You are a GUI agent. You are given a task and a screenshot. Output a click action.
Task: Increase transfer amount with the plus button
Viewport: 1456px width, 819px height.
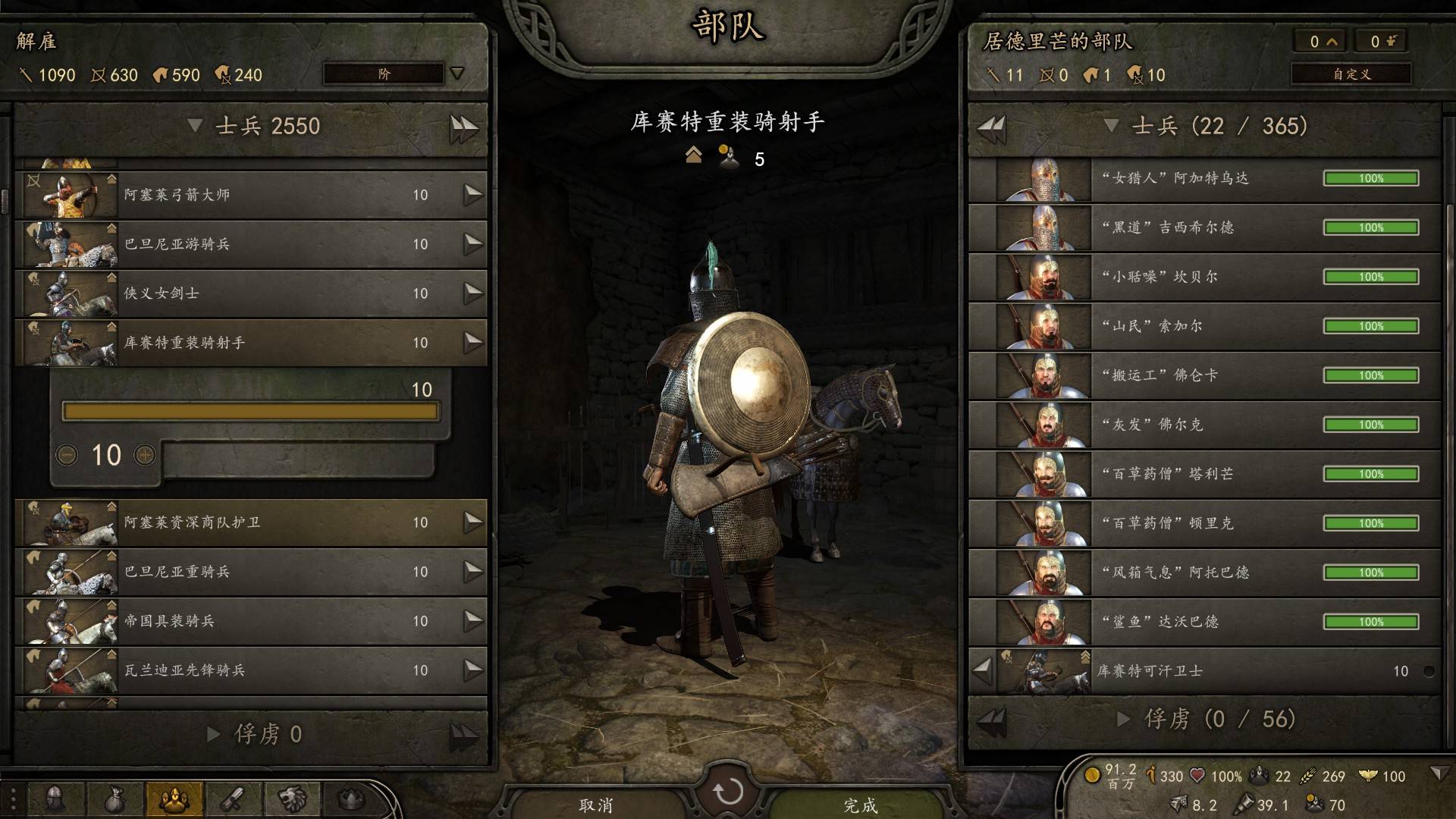click(x=145, y=455)
